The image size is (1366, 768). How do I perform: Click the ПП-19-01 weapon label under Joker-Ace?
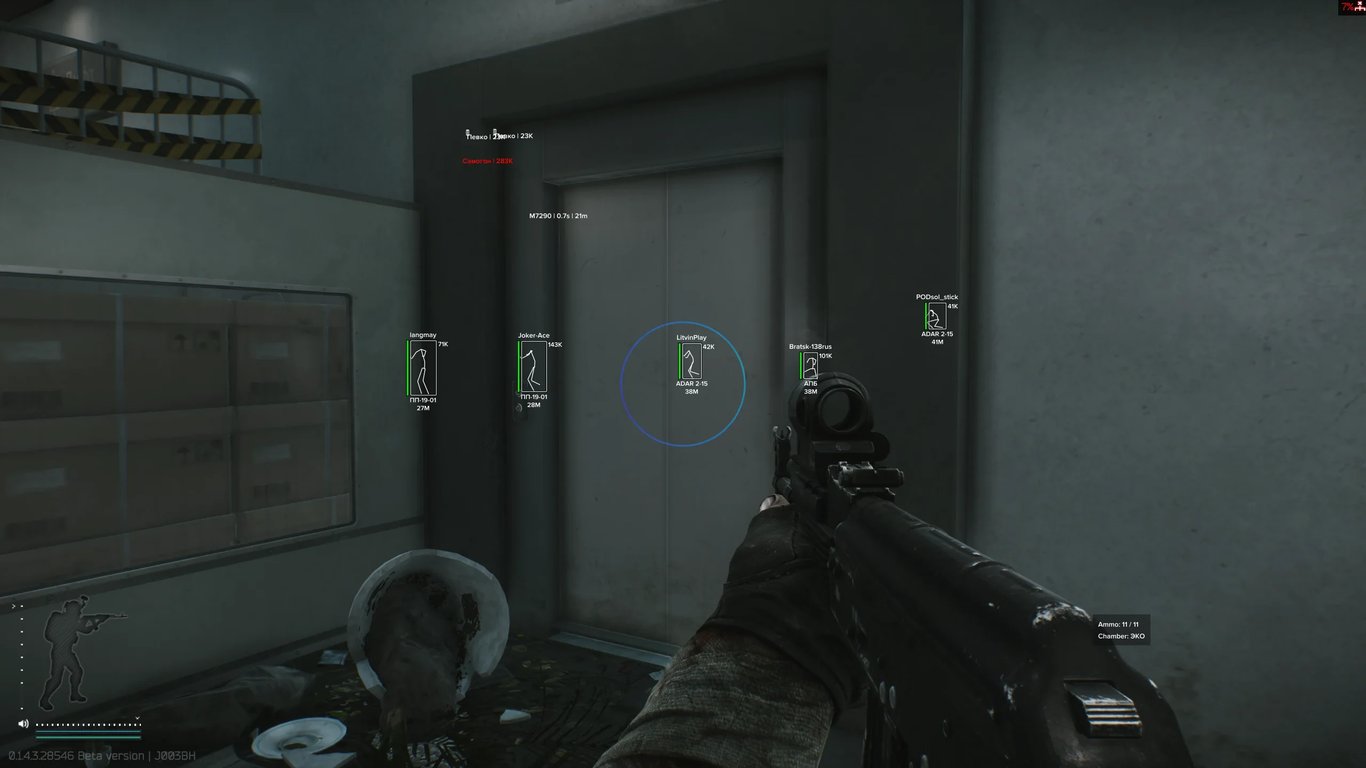[x=533, y=395]
